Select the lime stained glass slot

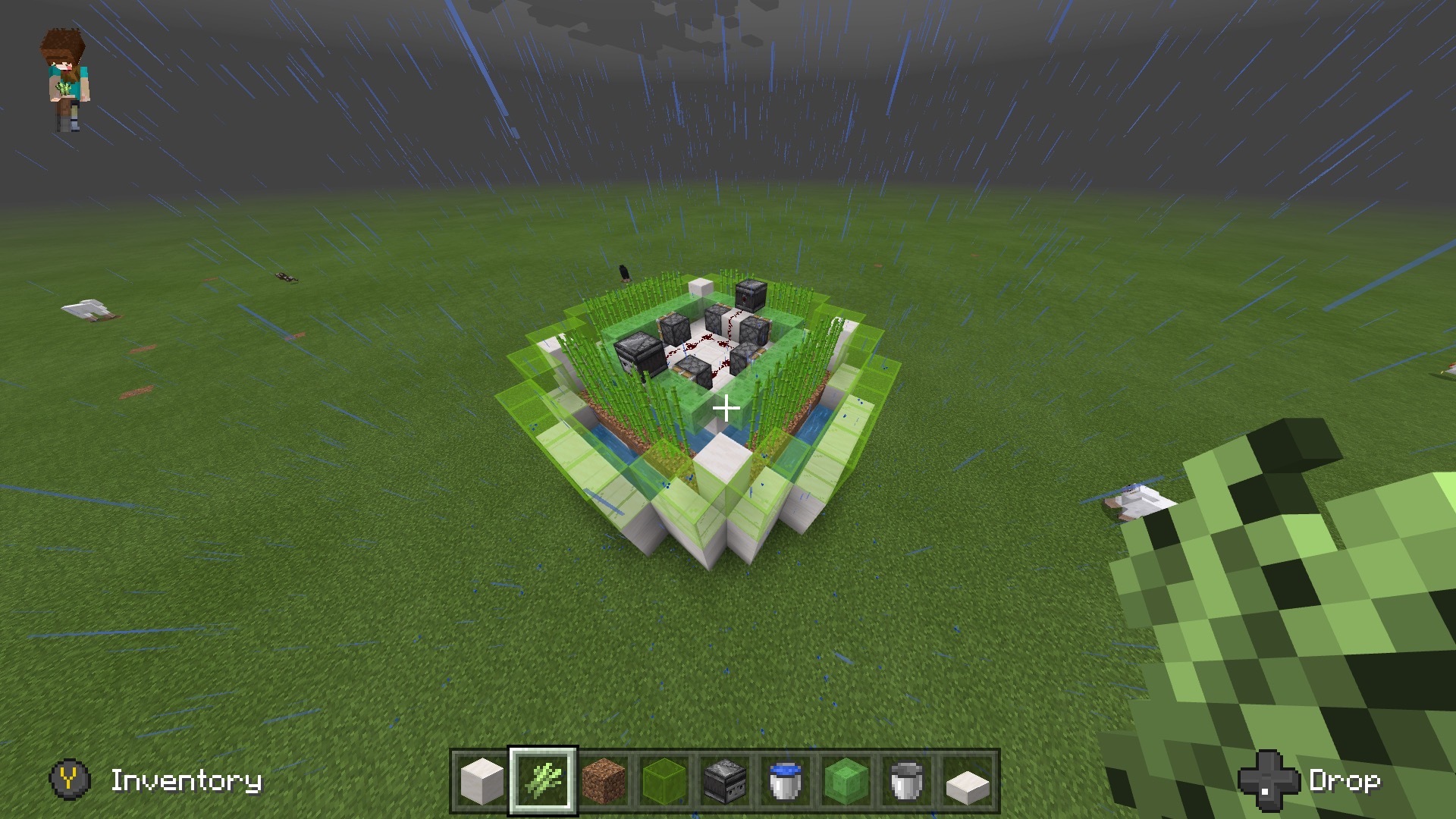pos(664,780)
